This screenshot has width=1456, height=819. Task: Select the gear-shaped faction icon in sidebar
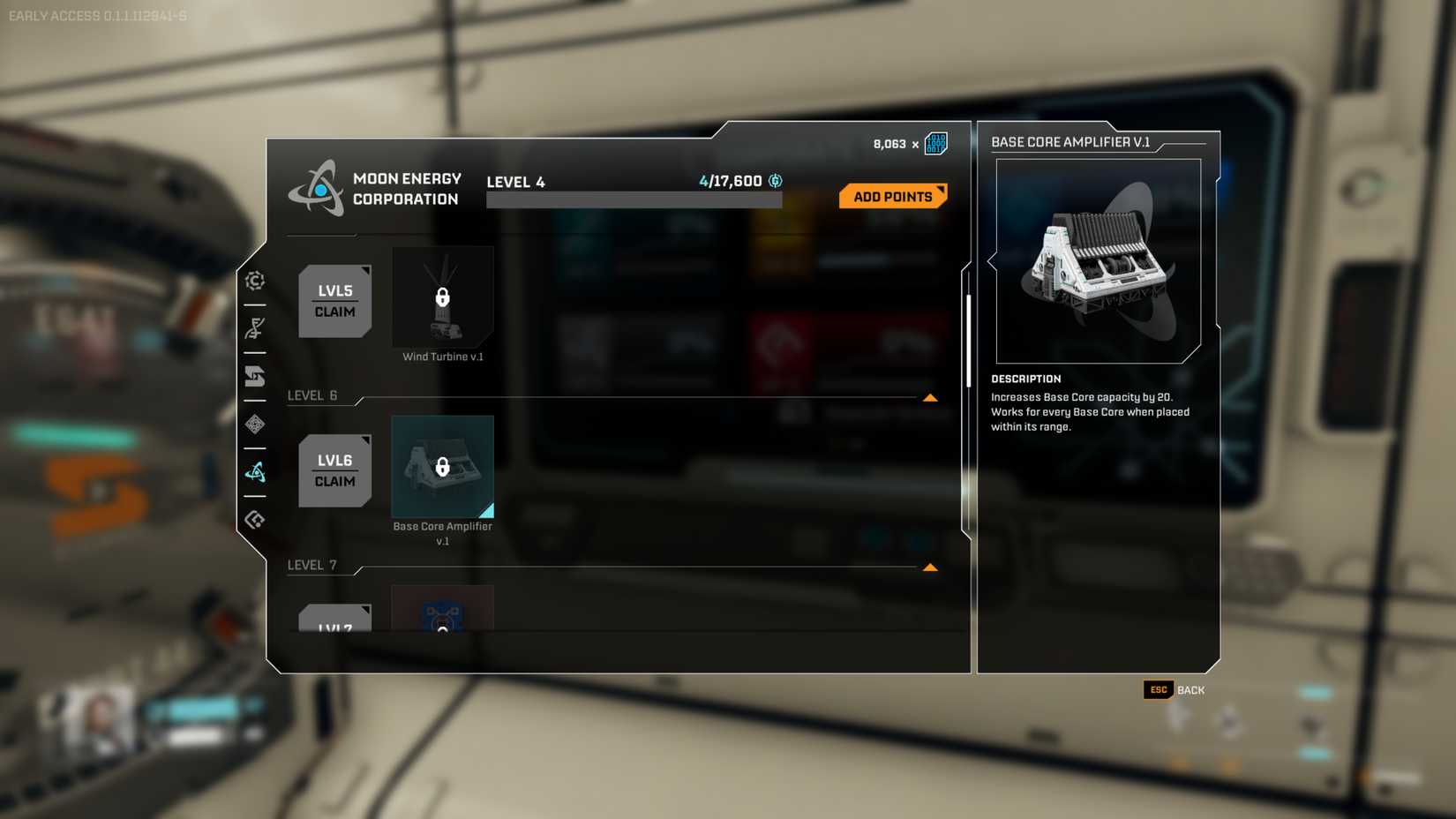pyautogui.click(x=254, y=281)
